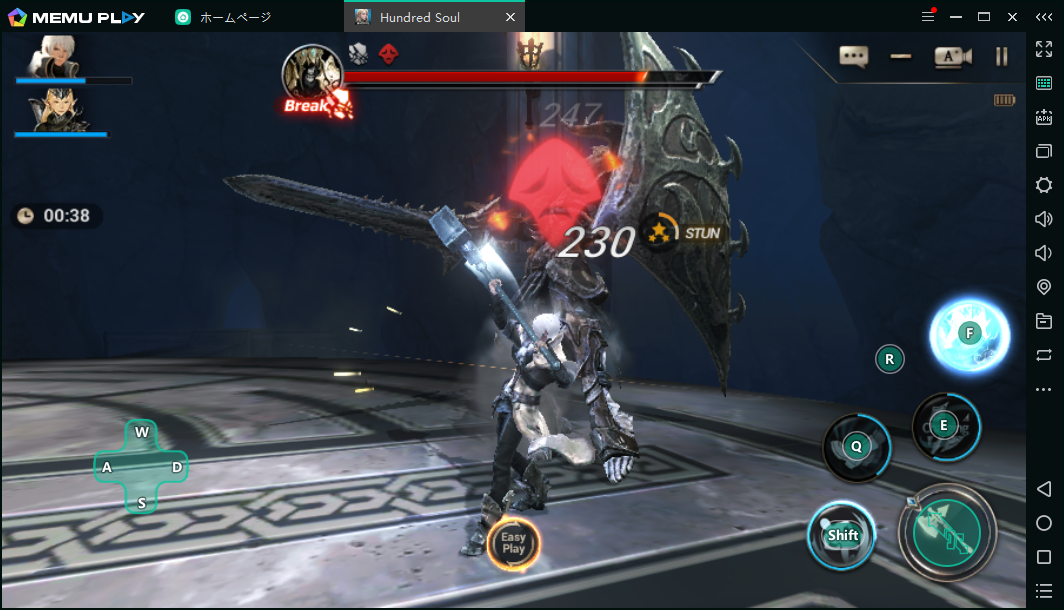Screen dimensions: 1064x610
Task: Close the Hundred Soul emulator tab
Action: pyautogui.click(x=511, y=17)
